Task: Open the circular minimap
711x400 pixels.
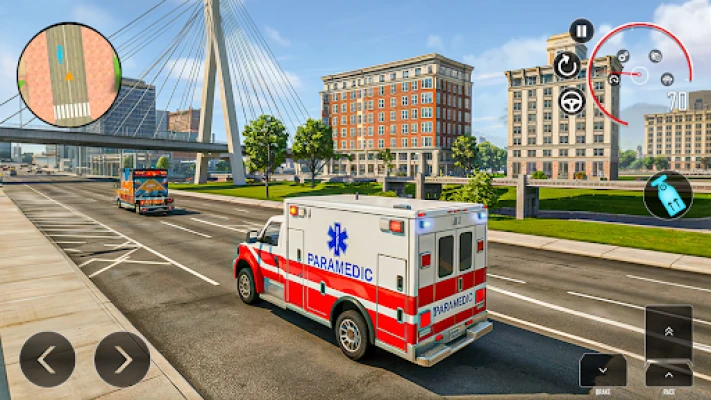Action: (x=69, y=75)
